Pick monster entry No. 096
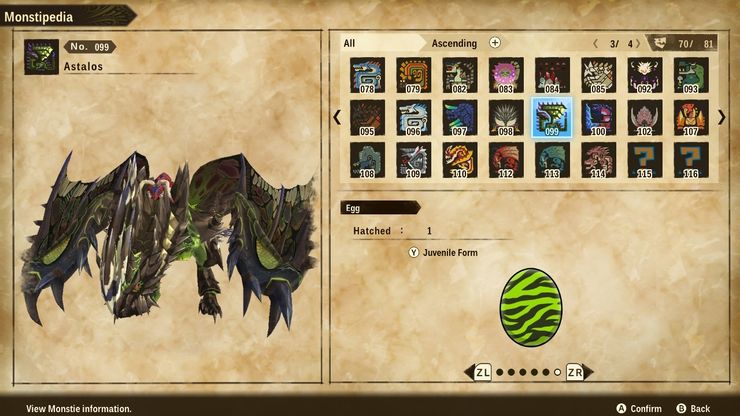740x416 pixels. [x=413, y=117]
